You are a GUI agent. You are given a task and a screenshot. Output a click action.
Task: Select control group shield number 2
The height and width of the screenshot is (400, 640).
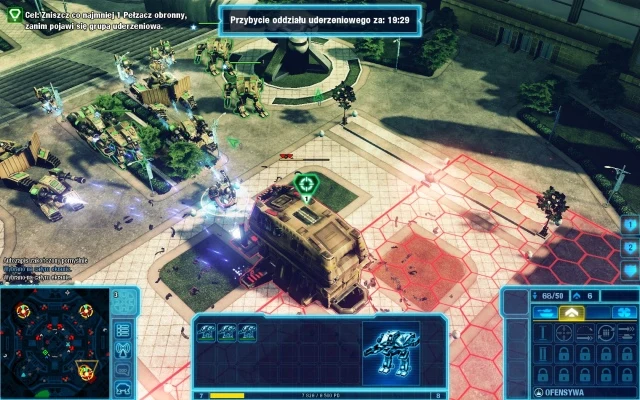tap(629, 247)
